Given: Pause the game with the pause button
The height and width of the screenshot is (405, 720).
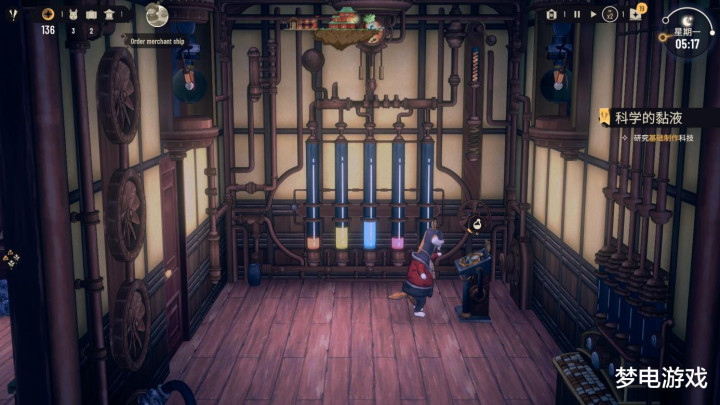Looking at the screenshot, I should 576,15.
